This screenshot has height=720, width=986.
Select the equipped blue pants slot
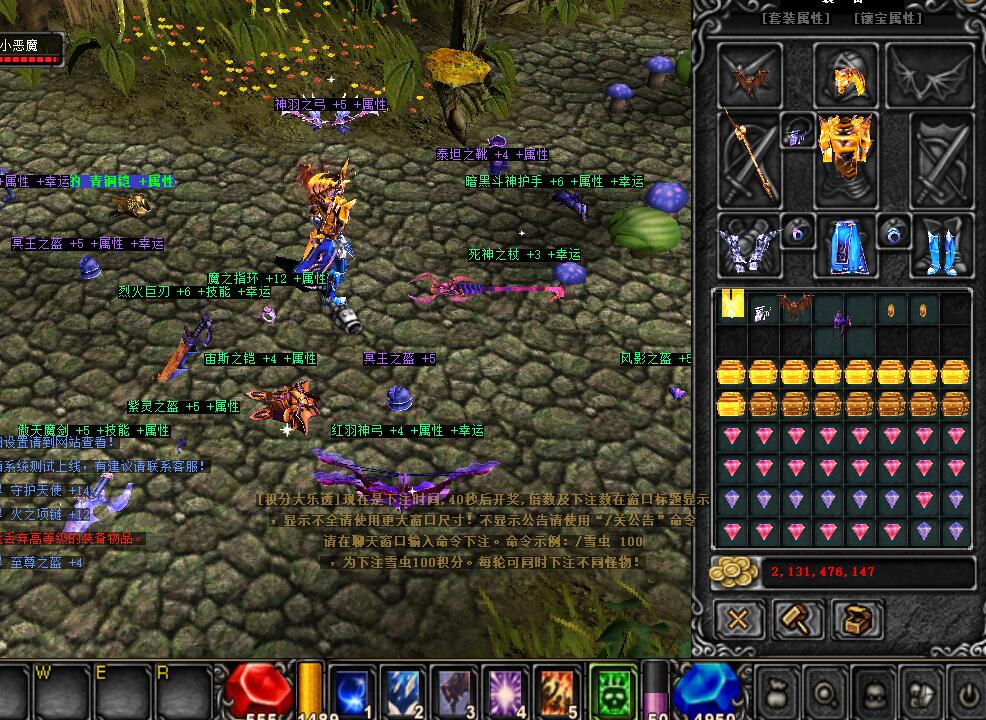pyautogui.click(x=845, y=245)
